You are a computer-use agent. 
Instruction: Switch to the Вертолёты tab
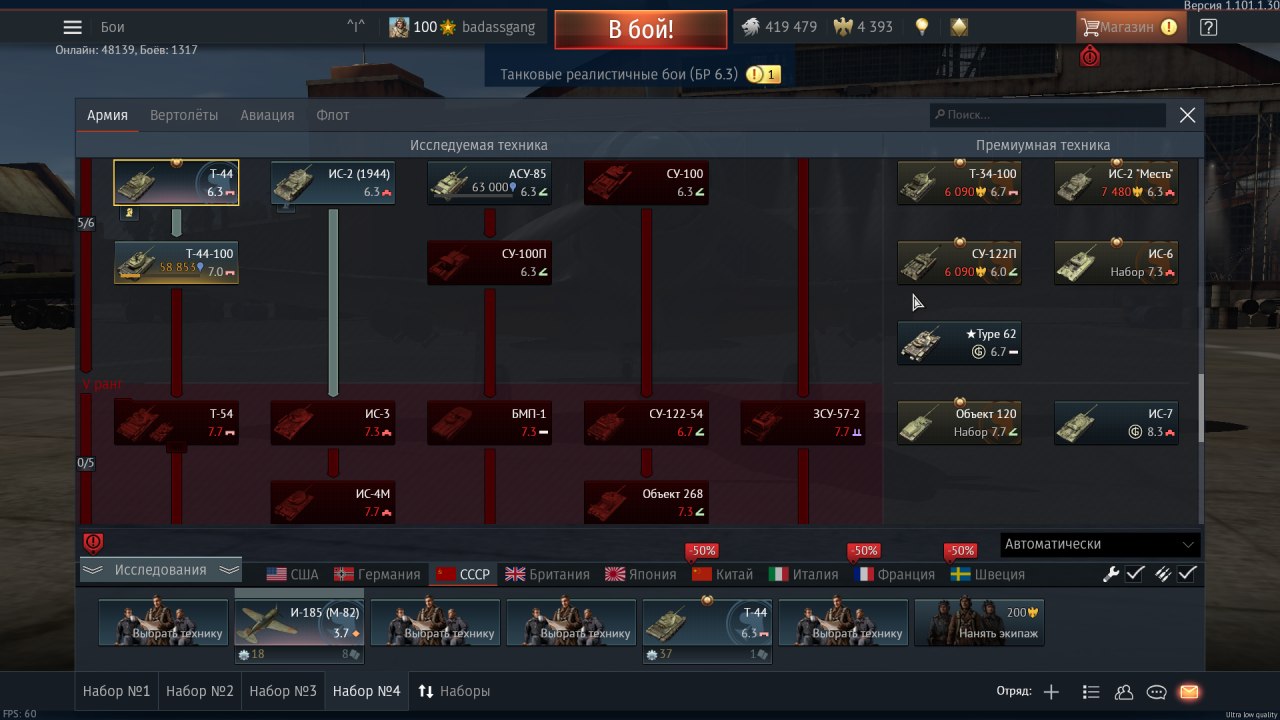click(184, 115)
